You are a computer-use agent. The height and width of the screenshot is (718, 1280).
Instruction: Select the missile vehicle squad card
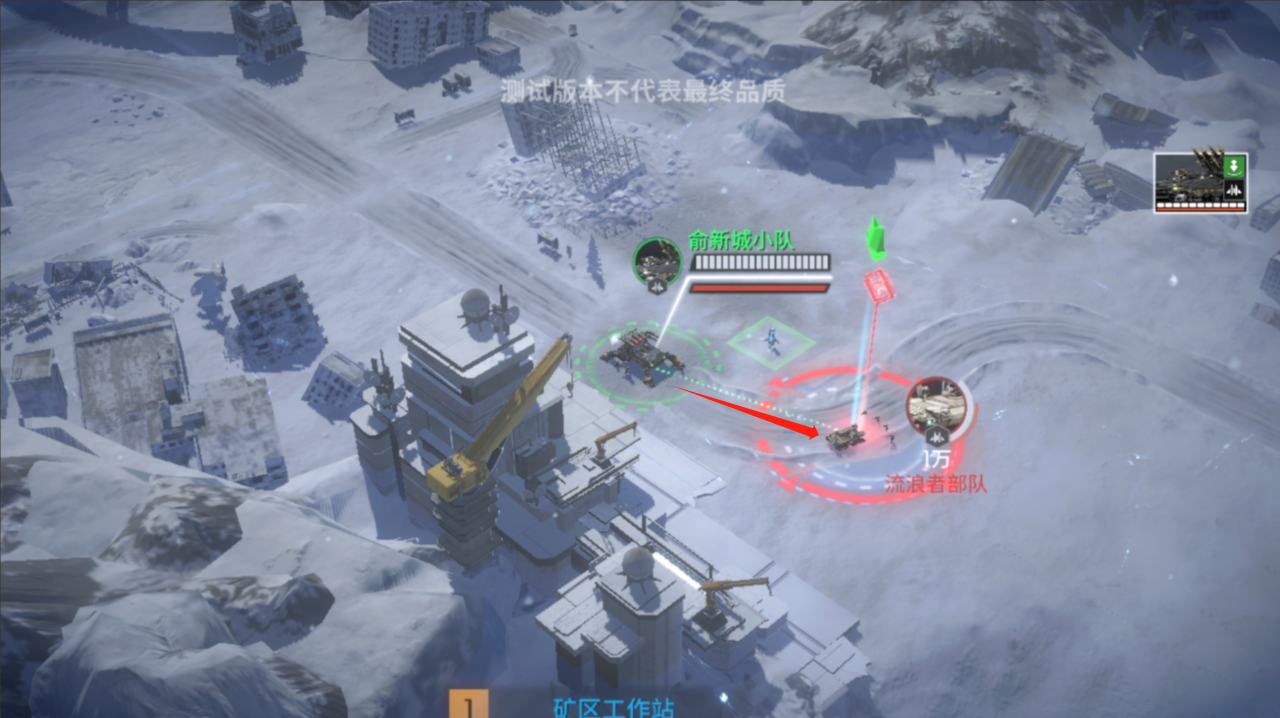pyautogui.click(x=1199, y=182)
